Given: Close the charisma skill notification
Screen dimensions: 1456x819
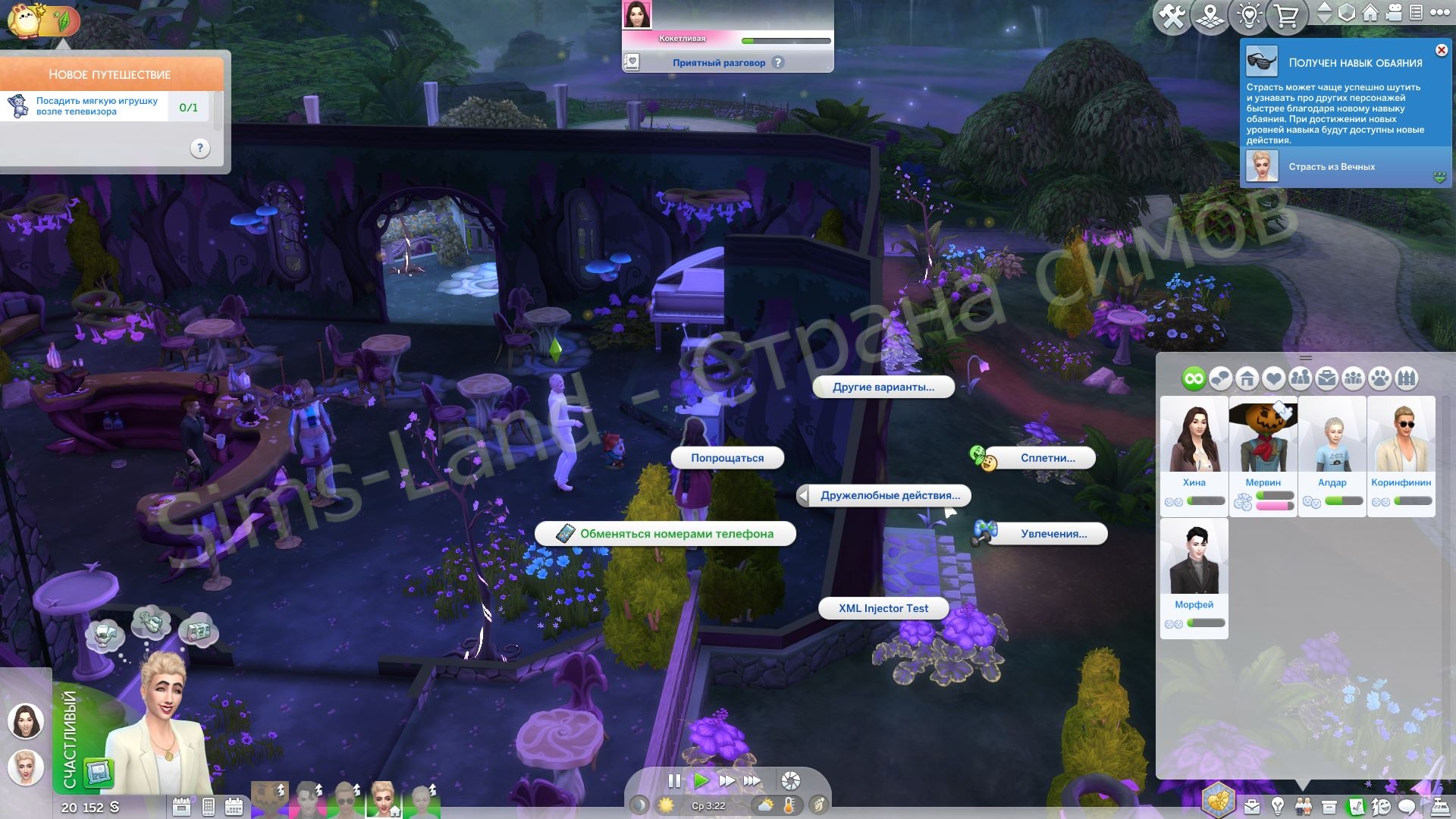Looking at the screenshot, I should [1441, 50].
